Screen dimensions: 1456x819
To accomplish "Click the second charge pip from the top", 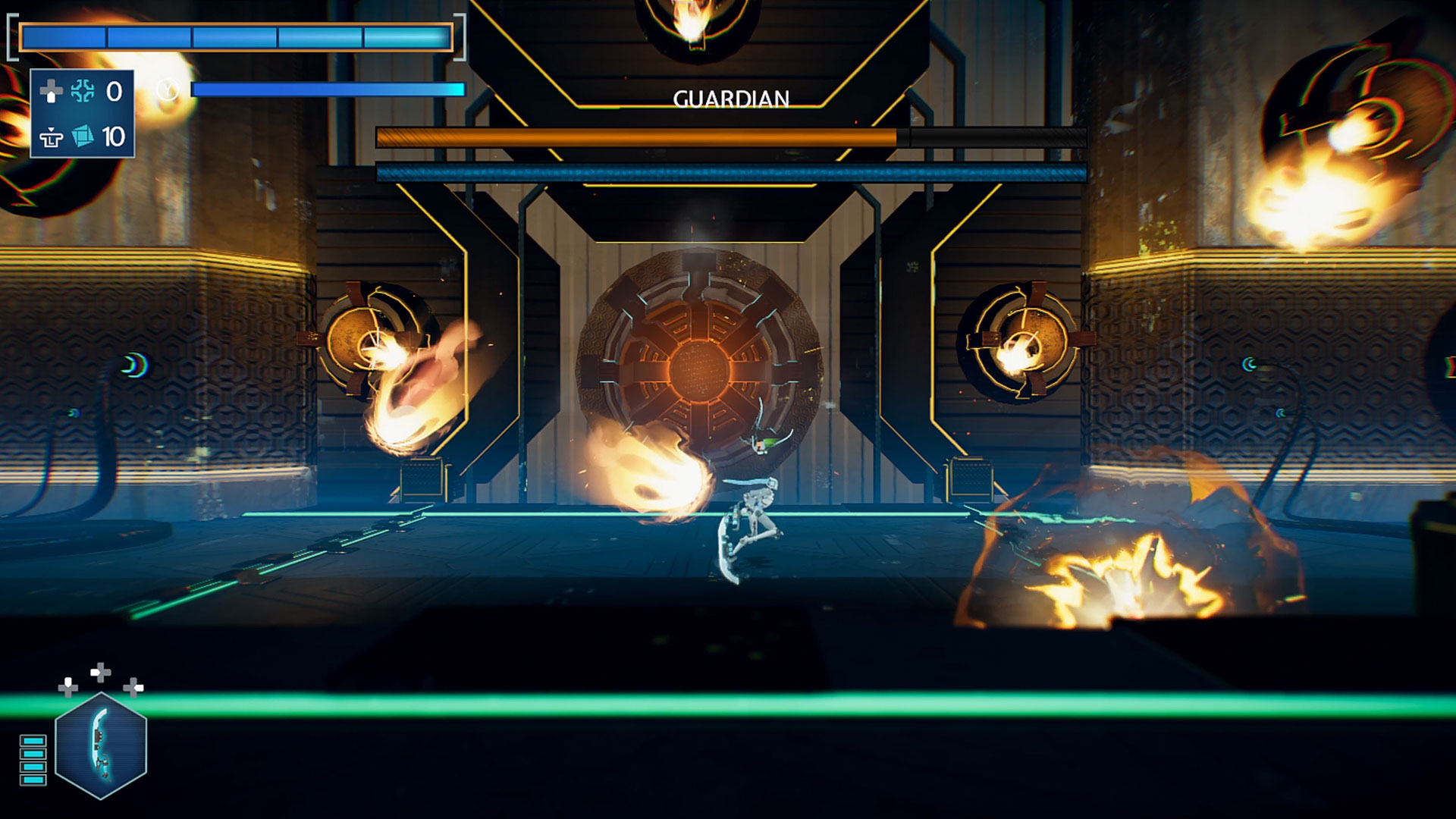I will (33, 754).
